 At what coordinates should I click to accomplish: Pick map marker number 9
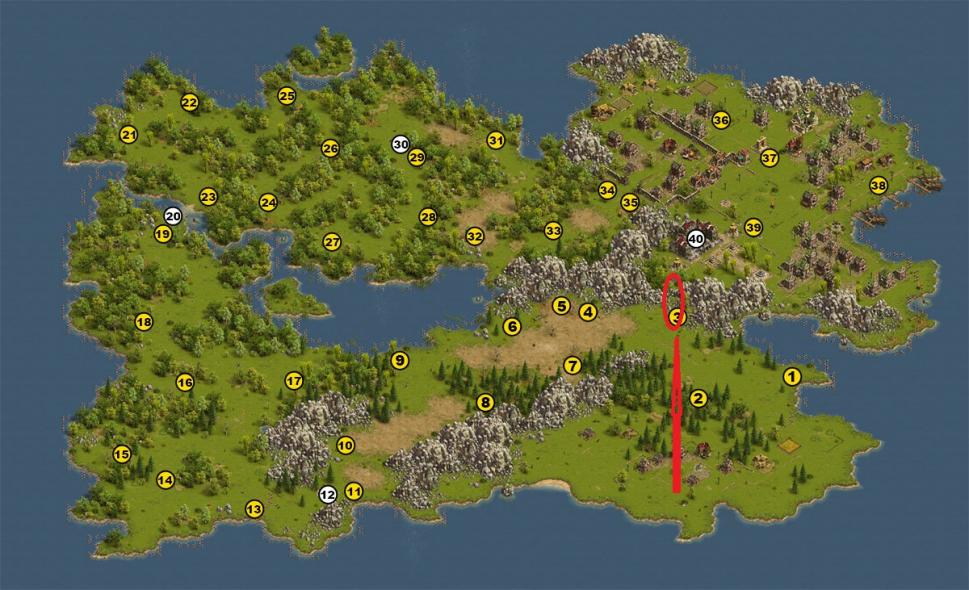[x=400, y=361]
